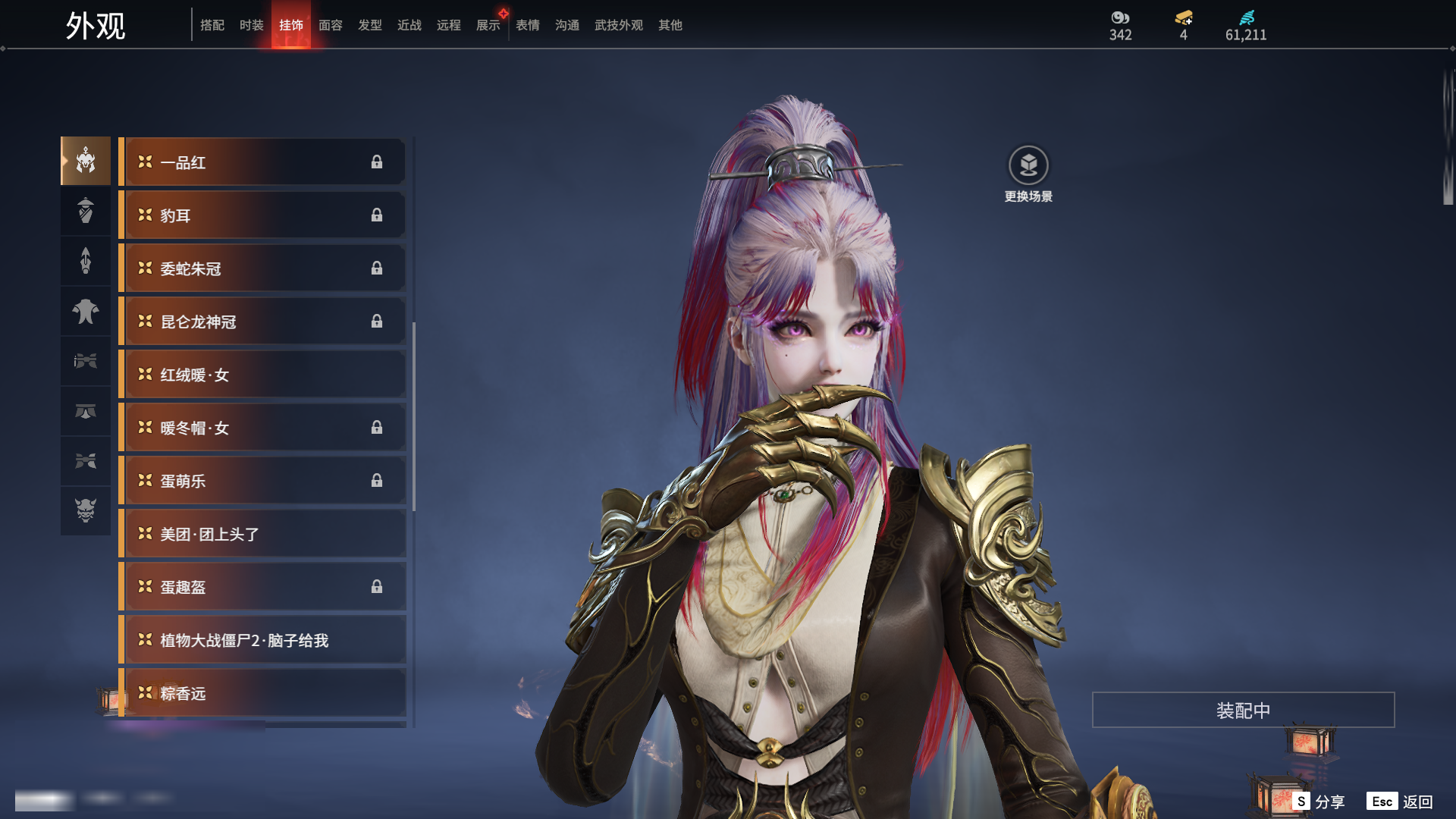Choose 美团·团上头了 from the list
1456x819 pixels.
tap(262, 534)
